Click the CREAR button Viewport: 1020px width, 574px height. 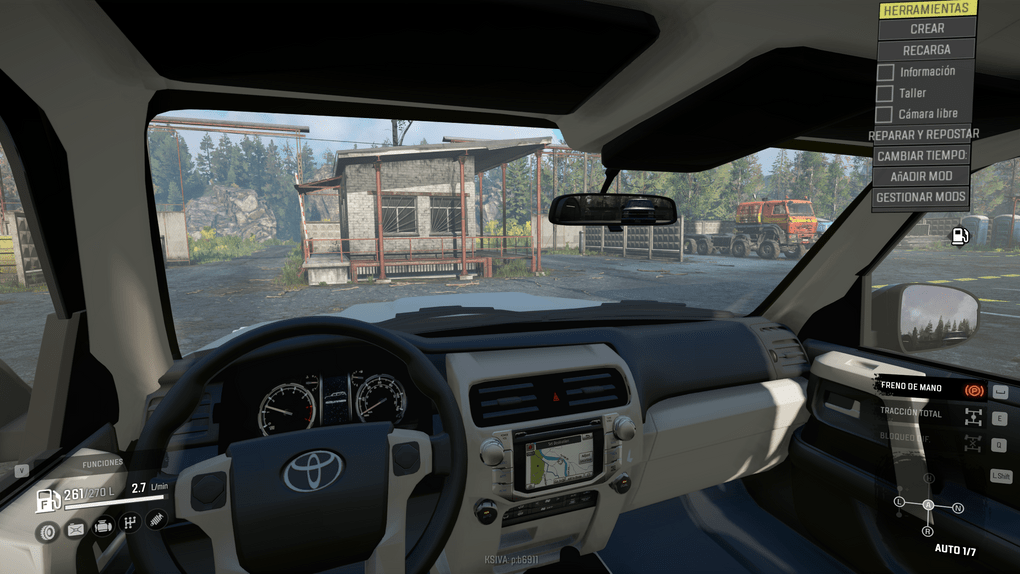tap(927, 29)
